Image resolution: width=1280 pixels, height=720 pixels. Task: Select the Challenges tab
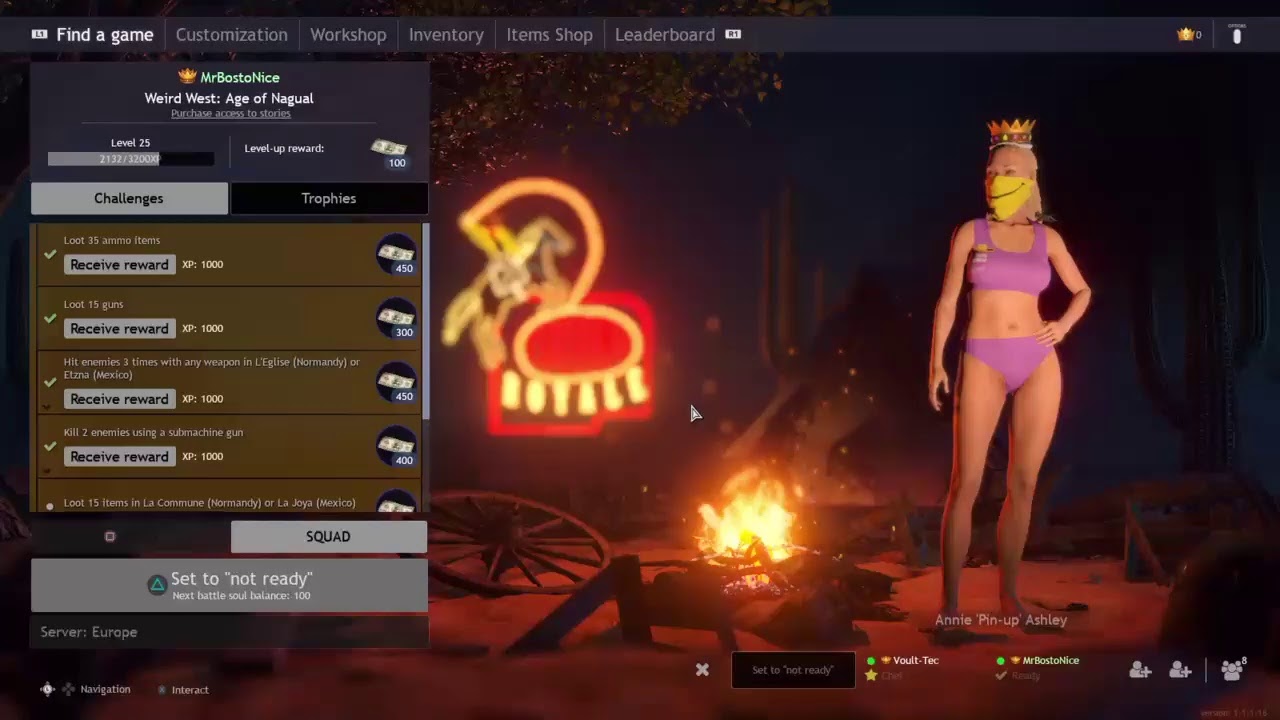[129, 198]
